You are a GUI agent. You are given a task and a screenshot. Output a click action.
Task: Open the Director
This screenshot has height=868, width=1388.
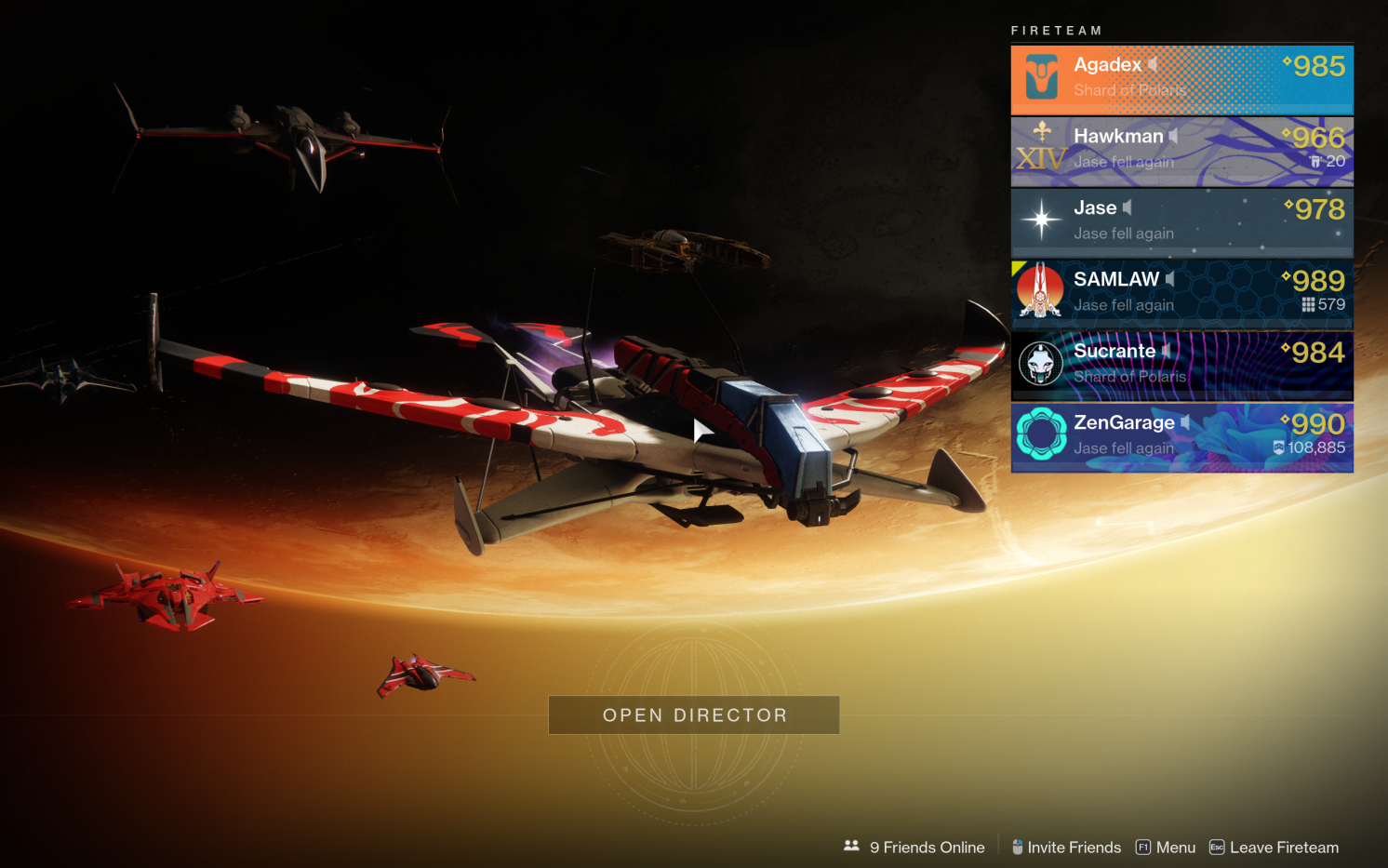[x=694, y=714]
